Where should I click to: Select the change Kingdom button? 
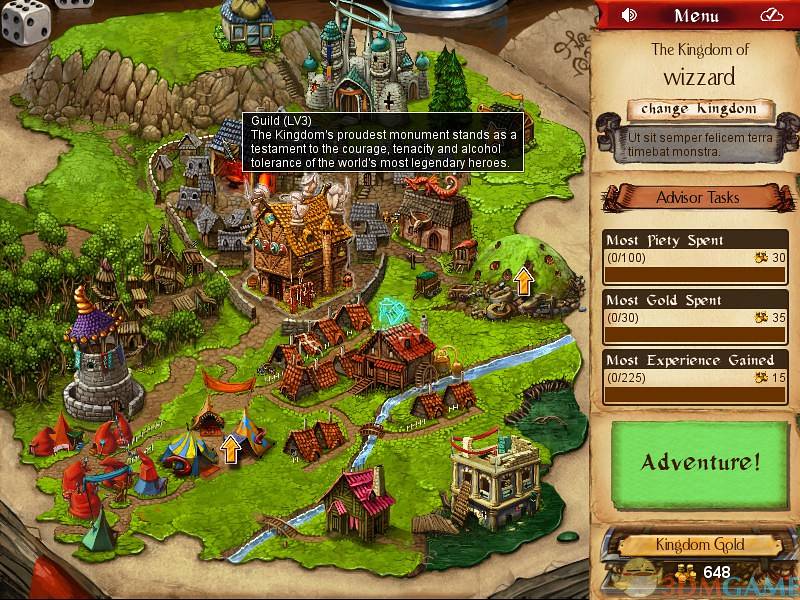coord(700,109)
